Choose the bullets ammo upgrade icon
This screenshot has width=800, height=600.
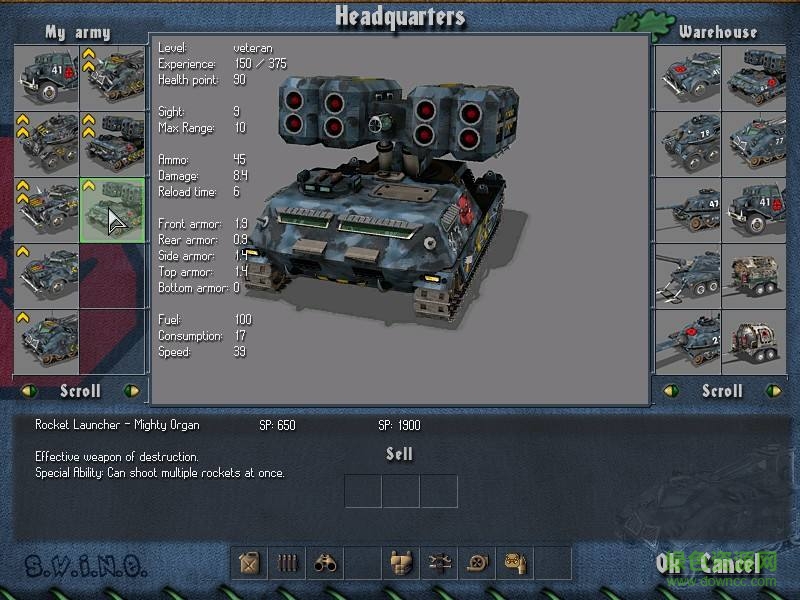tap(287, 563)
